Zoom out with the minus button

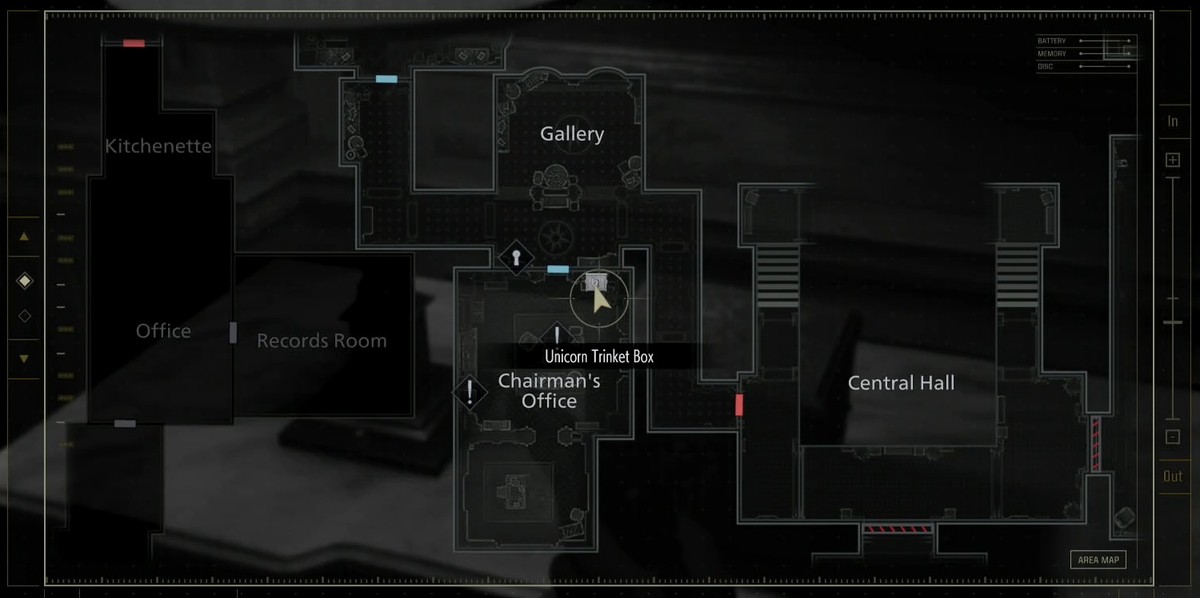(x=1172, y=437)
